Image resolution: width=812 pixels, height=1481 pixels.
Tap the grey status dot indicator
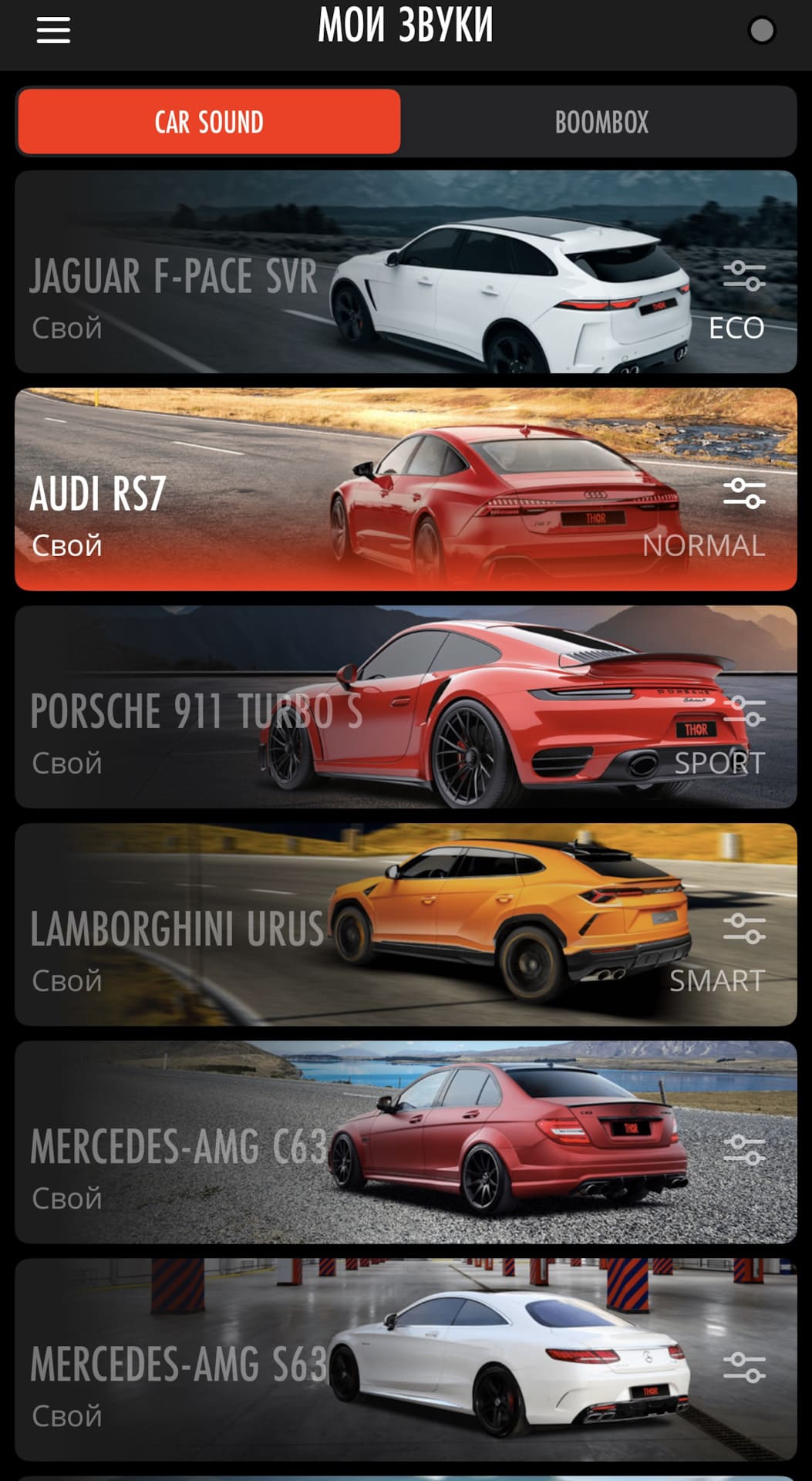click(761, 31)
